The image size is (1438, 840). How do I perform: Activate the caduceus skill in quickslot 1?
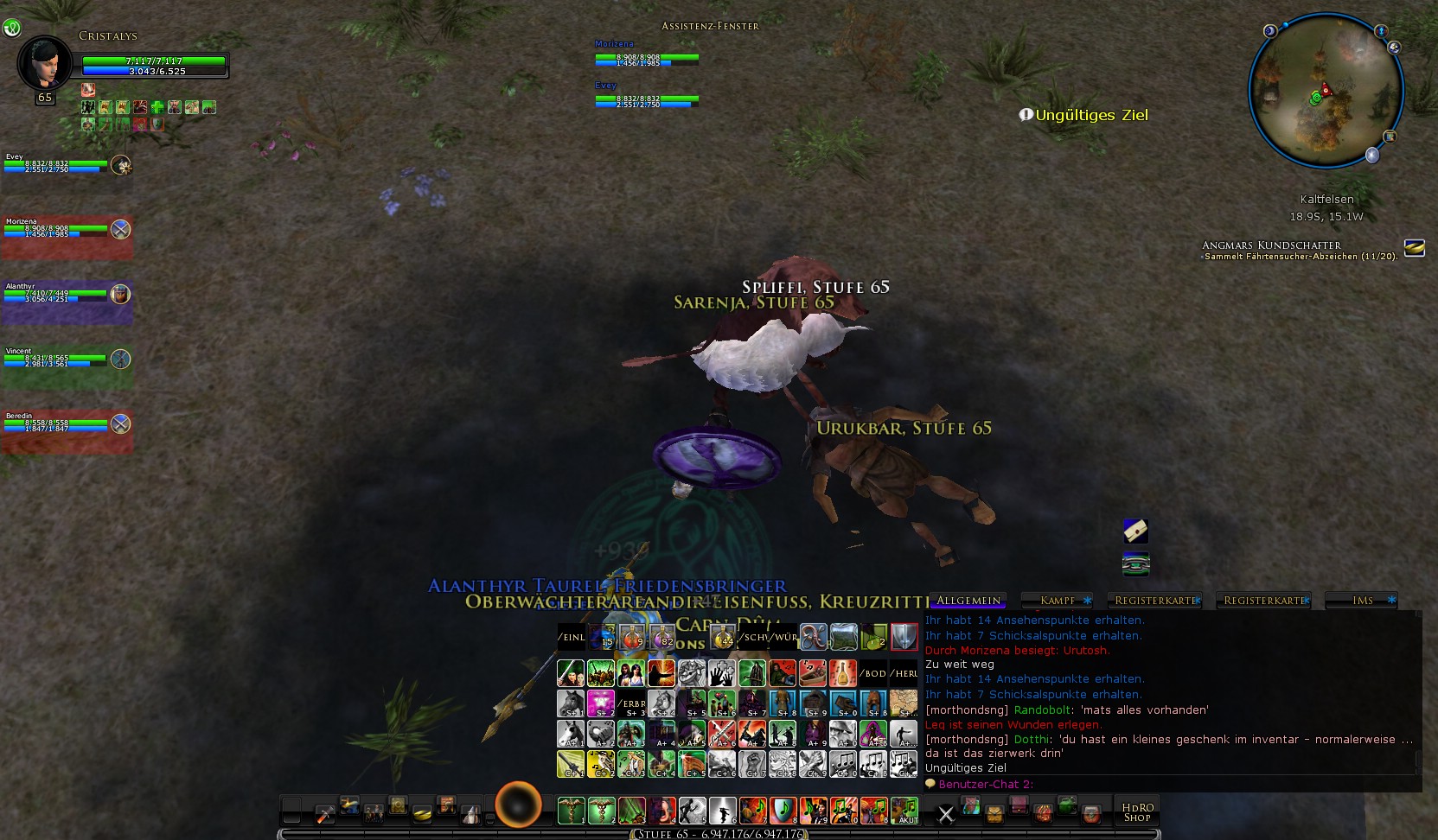click(x=571, y=811)
